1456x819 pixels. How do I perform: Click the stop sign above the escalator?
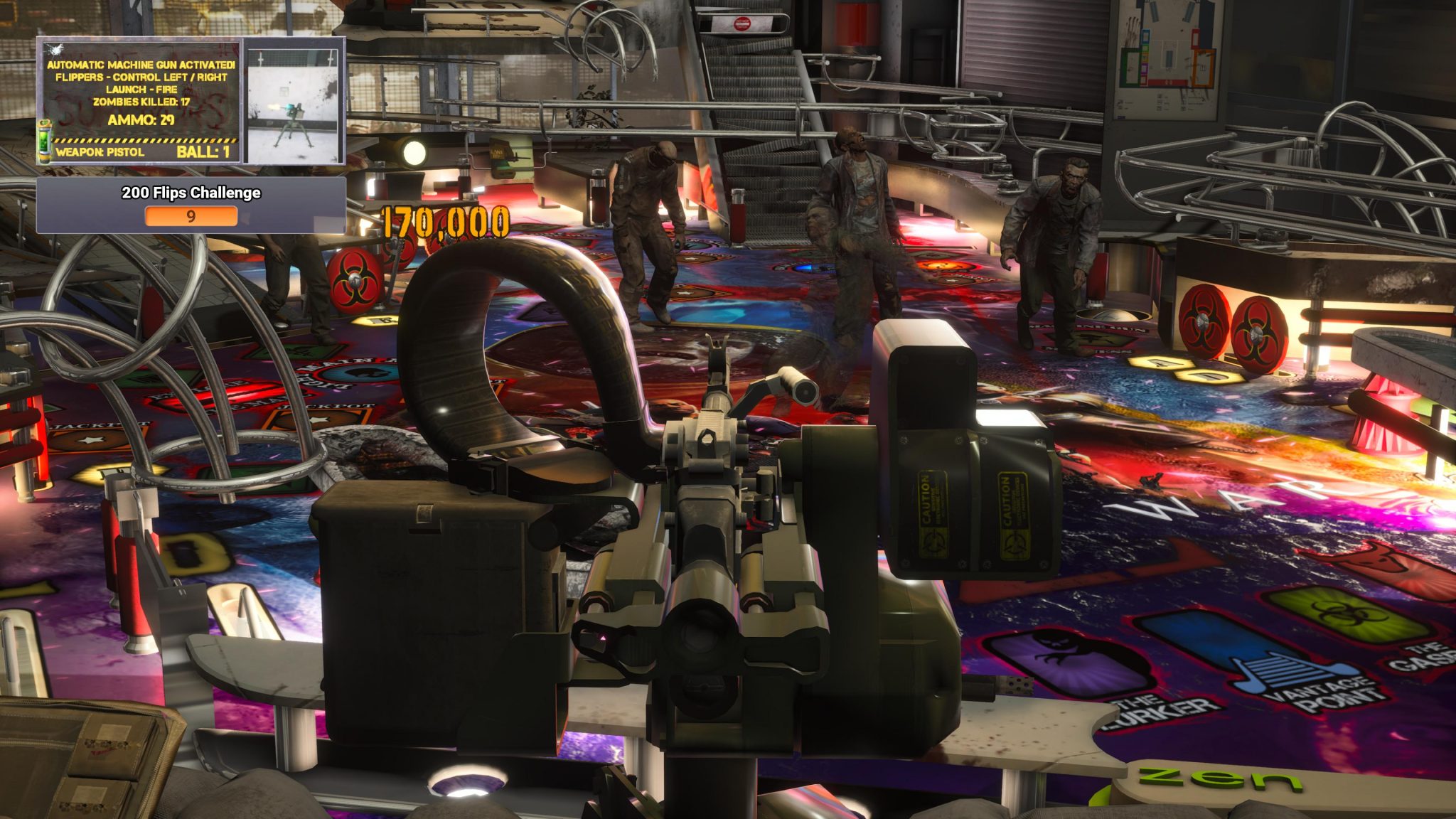tap(744, 23)
